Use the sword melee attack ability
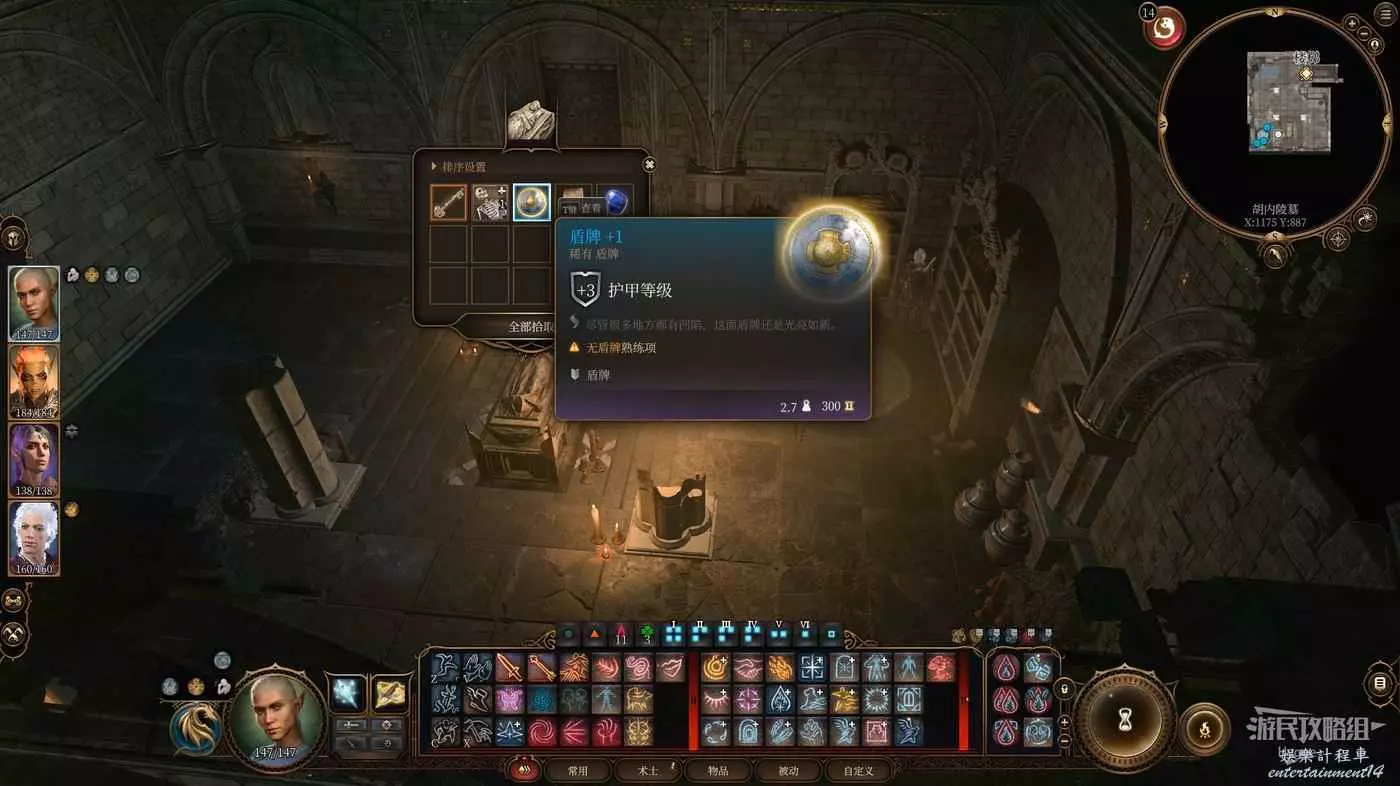This screenshot has height=786, width=1400. click(510, 667)
